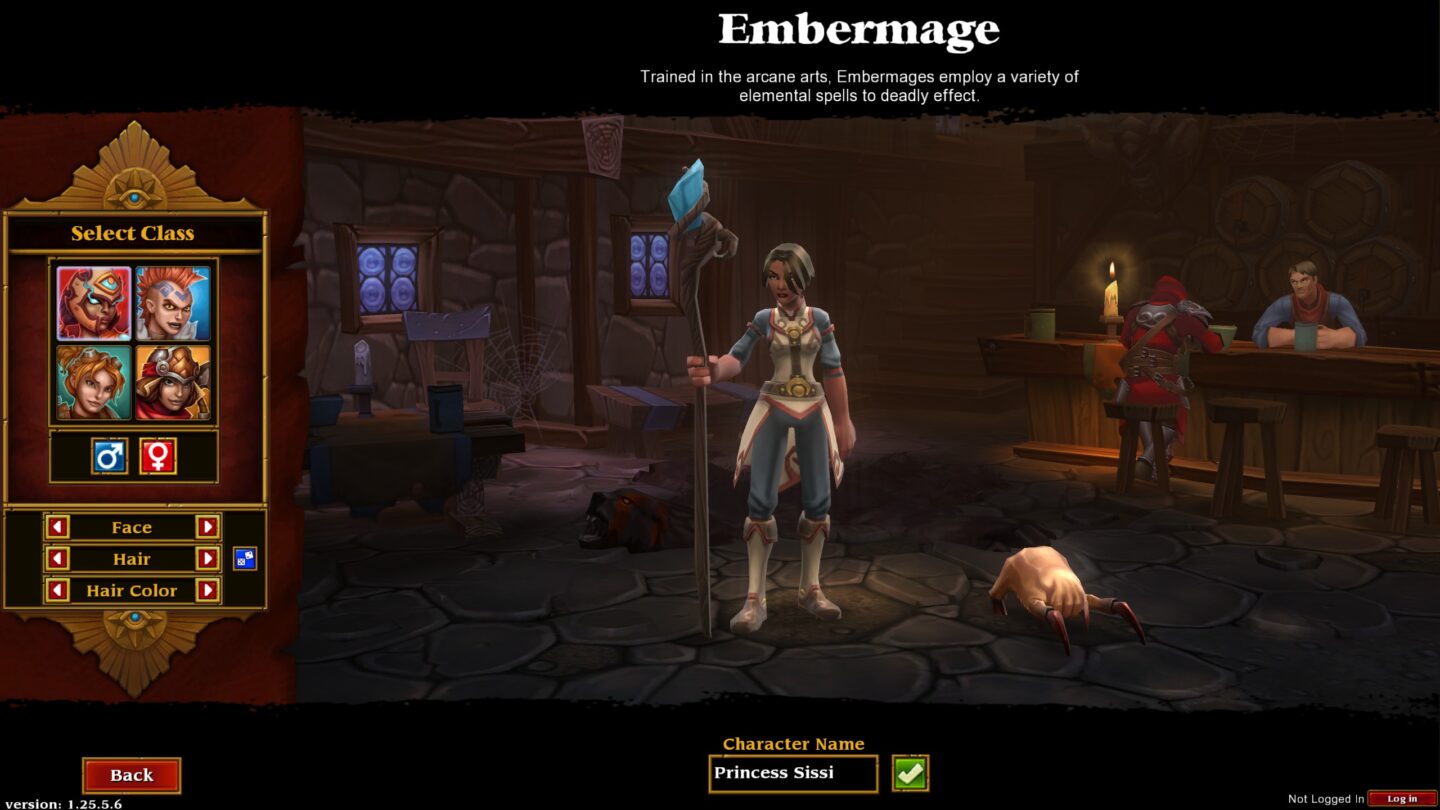Advance to the next Face option
The width and height of the screenshot is (1440, 810).
(x=207, y=527)
